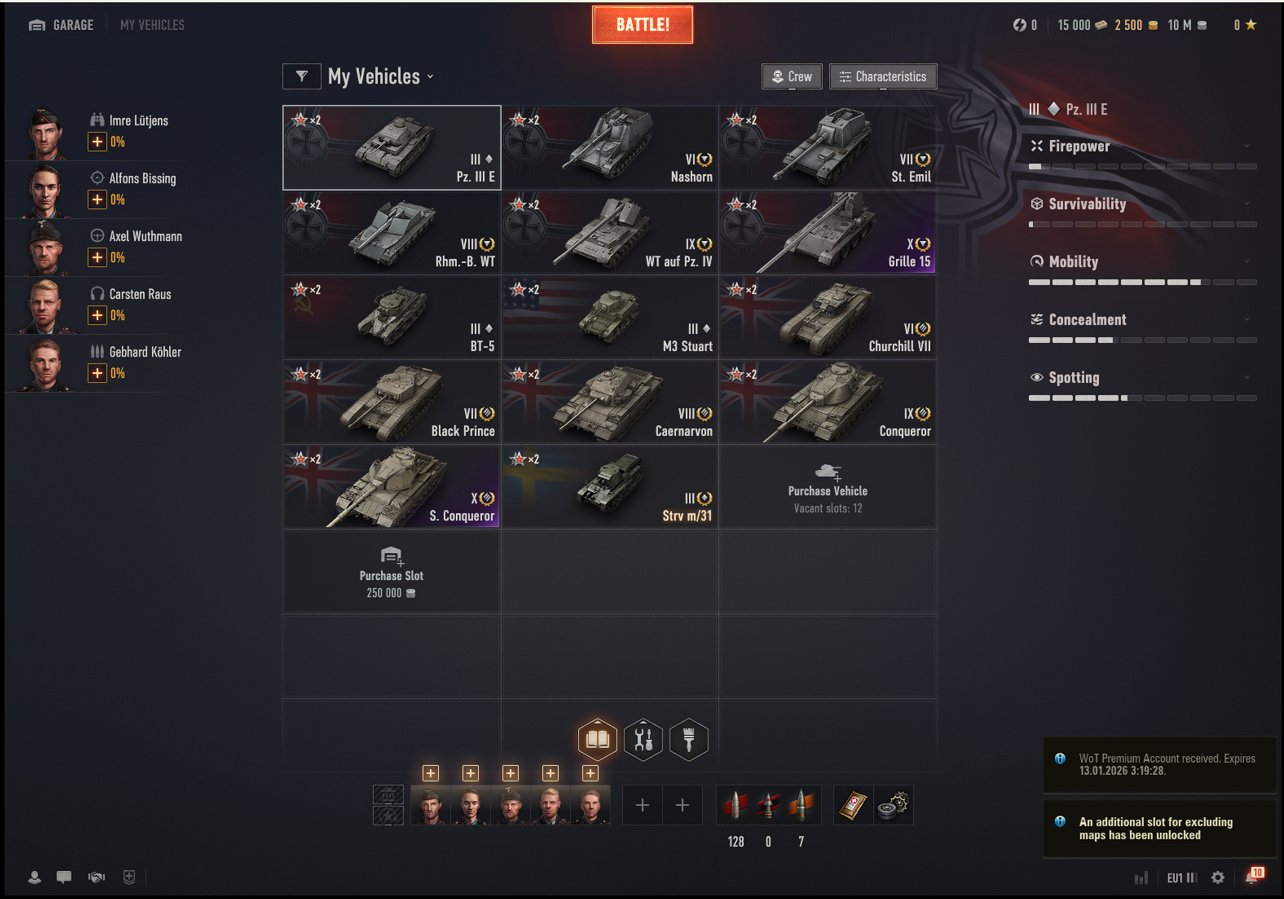Expand the My Vehicles dropdown
1284x899 pixels.
pos(381,77)
